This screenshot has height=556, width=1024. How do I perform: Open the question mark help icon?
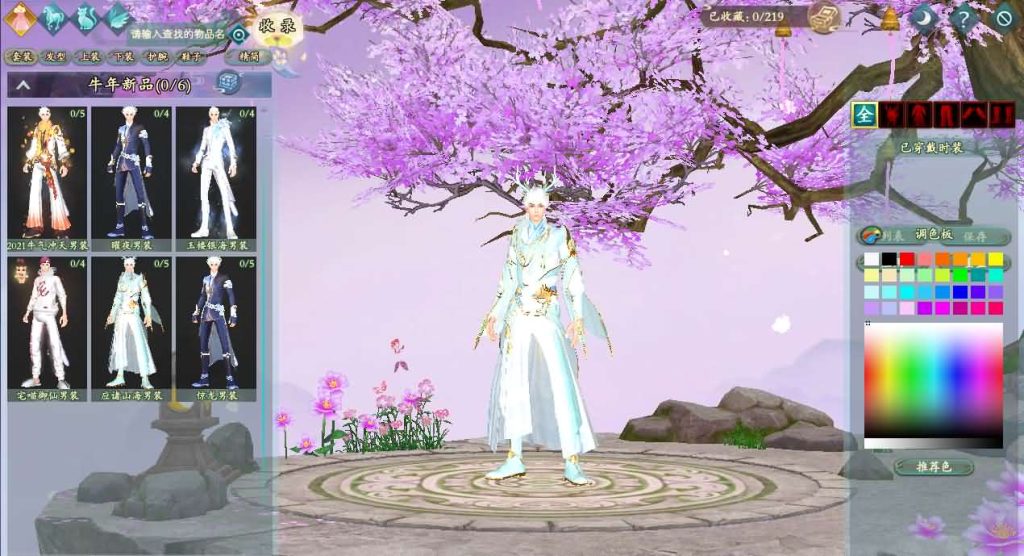962,18
